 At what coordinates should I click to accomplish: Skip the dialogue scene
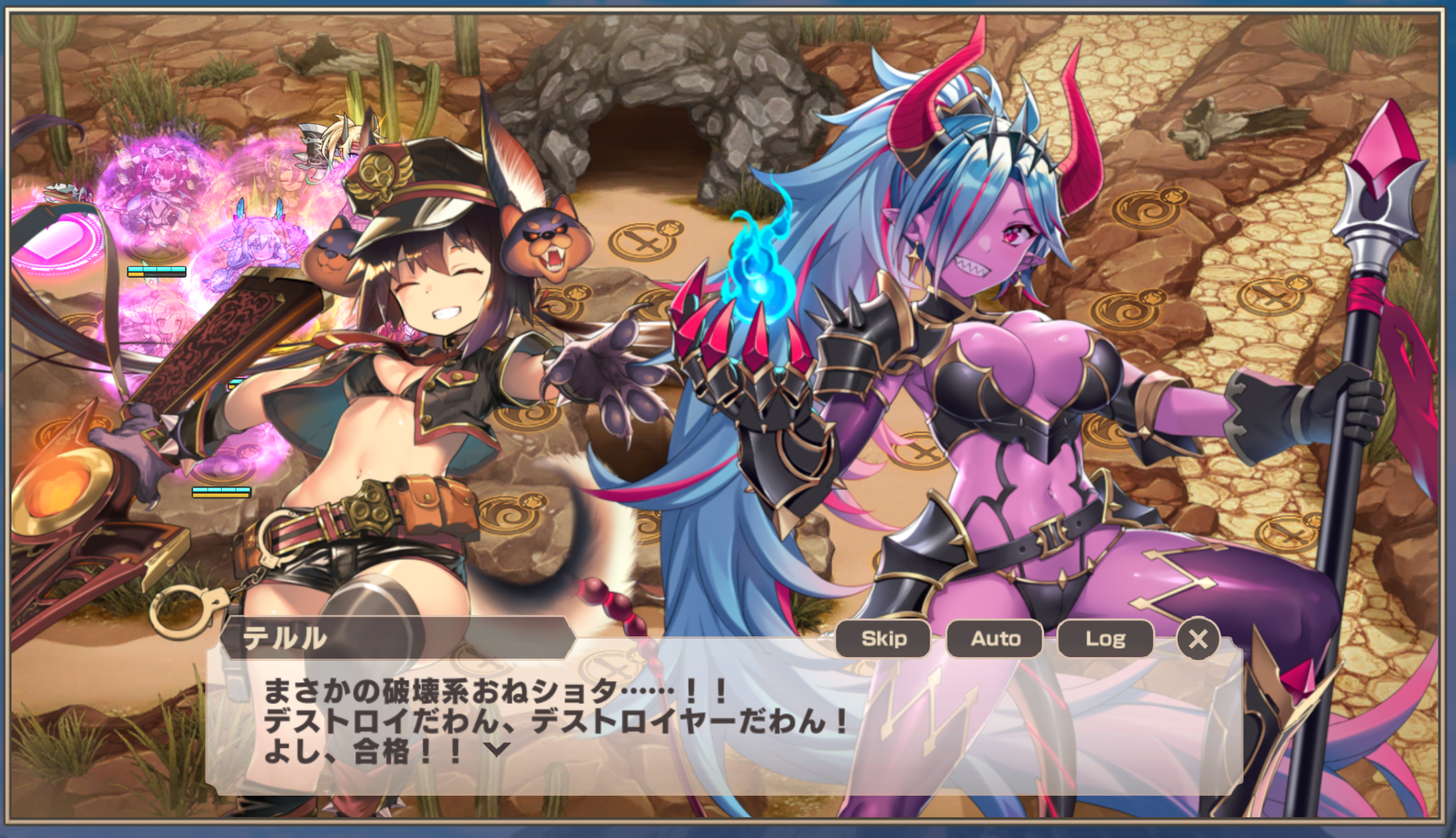tap(883, 639)
